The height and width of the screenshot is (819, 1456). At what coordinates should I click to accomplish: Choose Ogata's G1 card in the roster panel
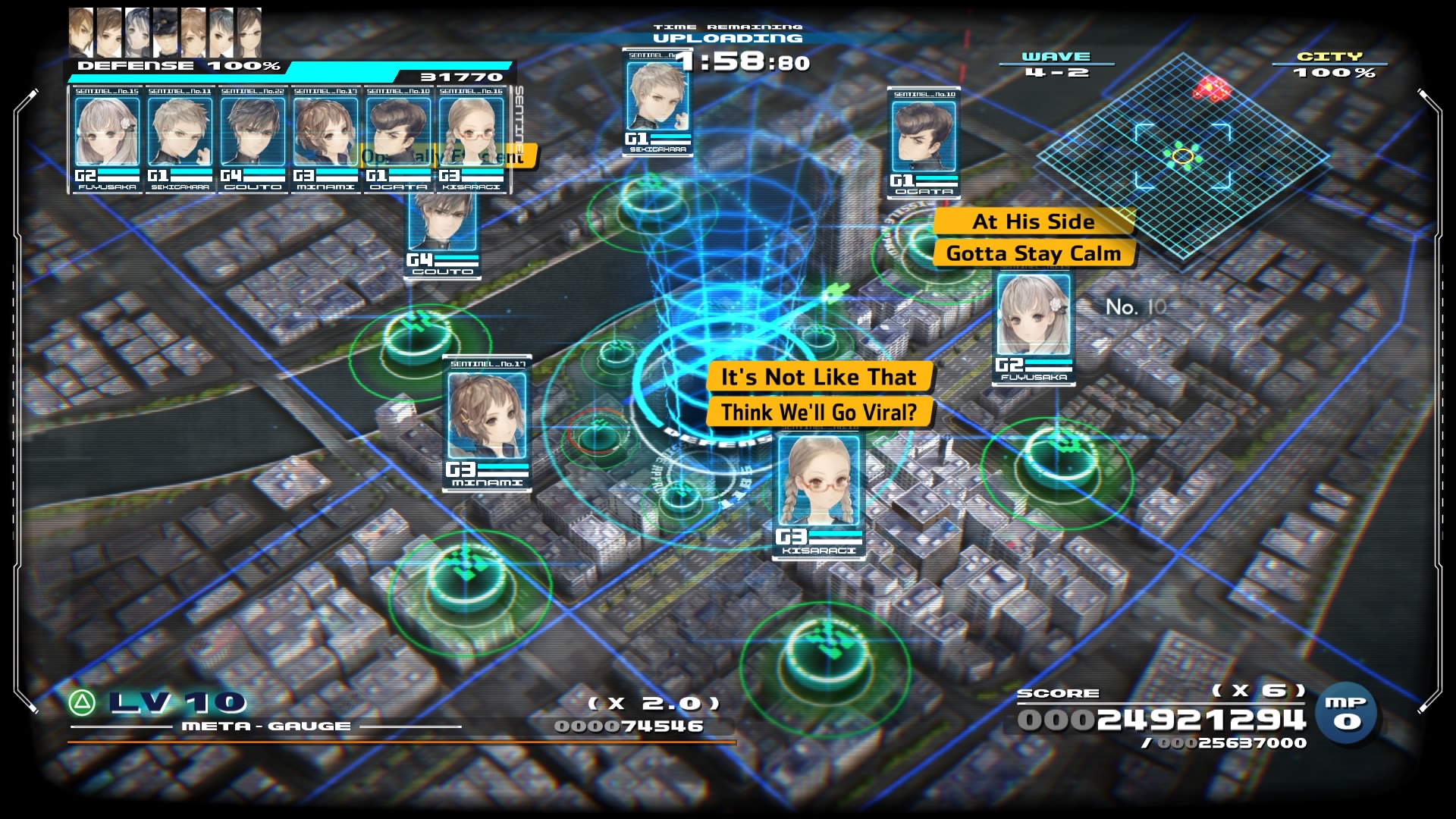[398, 140]
